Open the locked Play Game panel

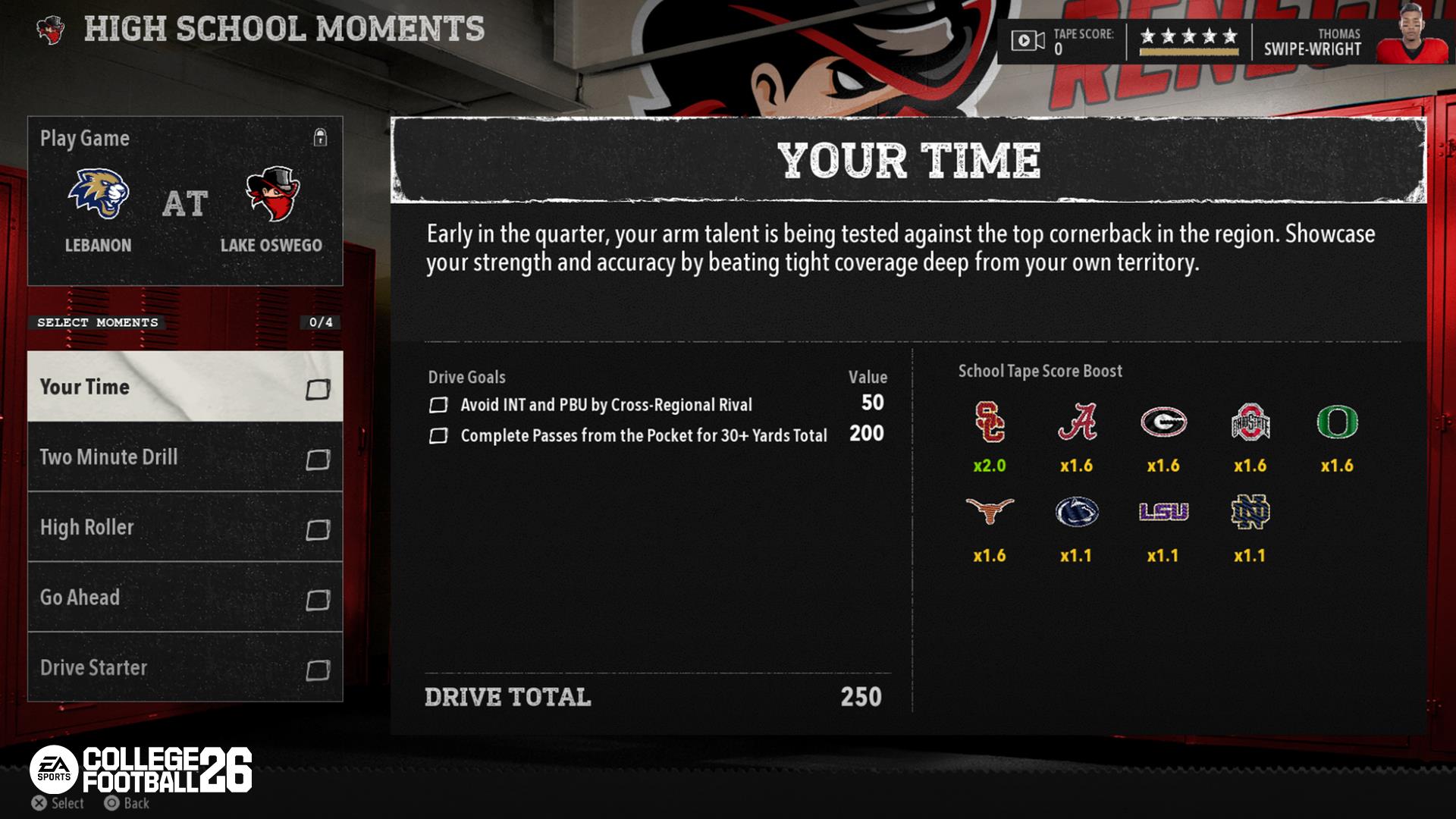tap(184, 201)
